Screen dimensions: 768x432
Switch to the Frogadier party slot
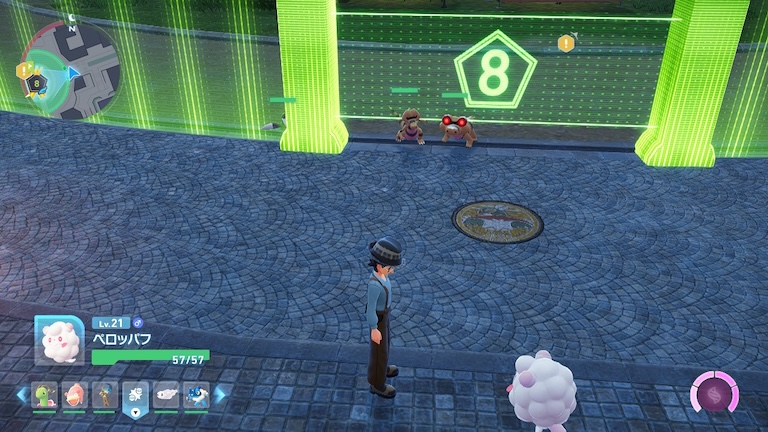[195, 395]
